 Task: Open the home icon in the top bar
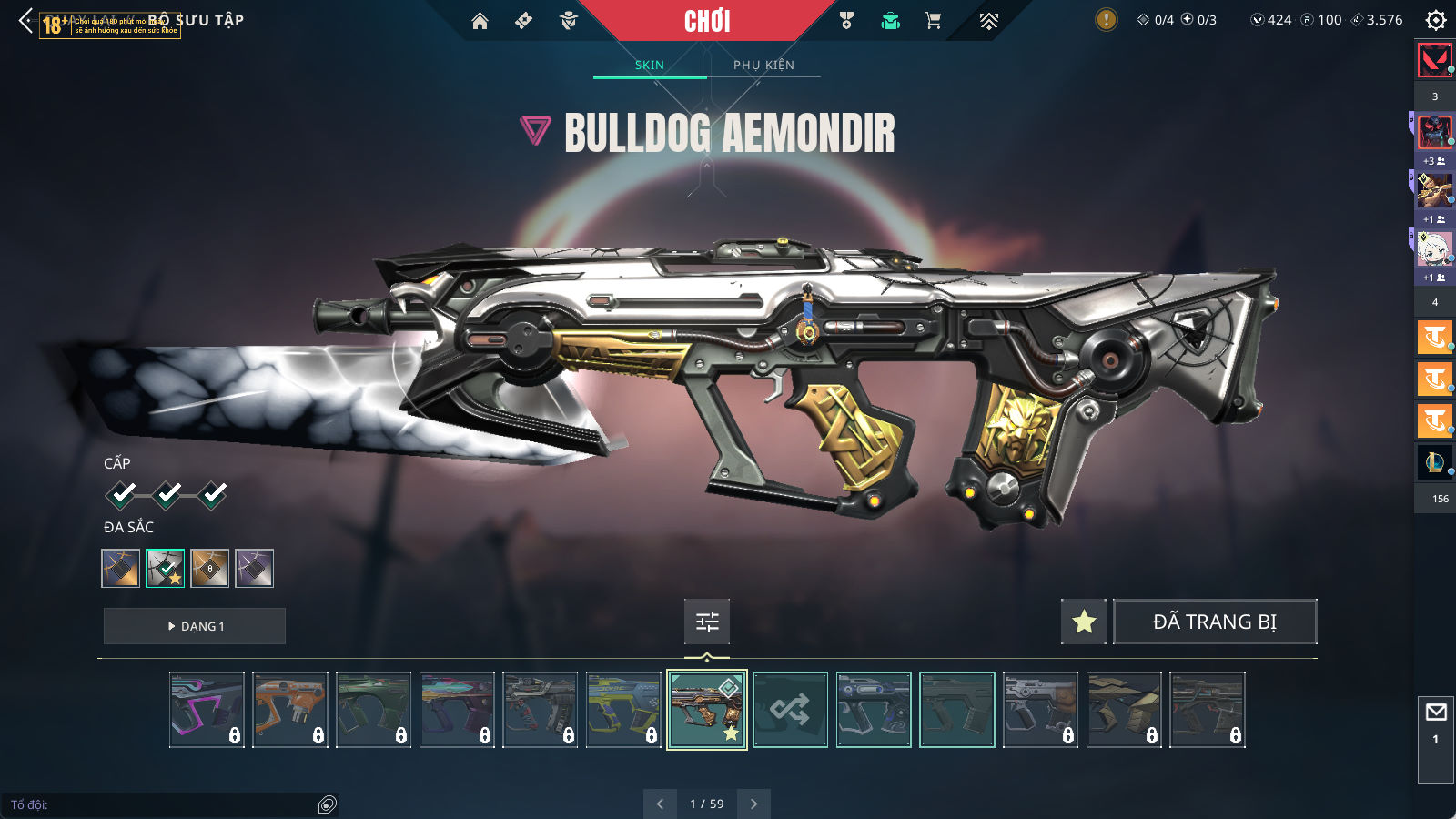point(480,21)
